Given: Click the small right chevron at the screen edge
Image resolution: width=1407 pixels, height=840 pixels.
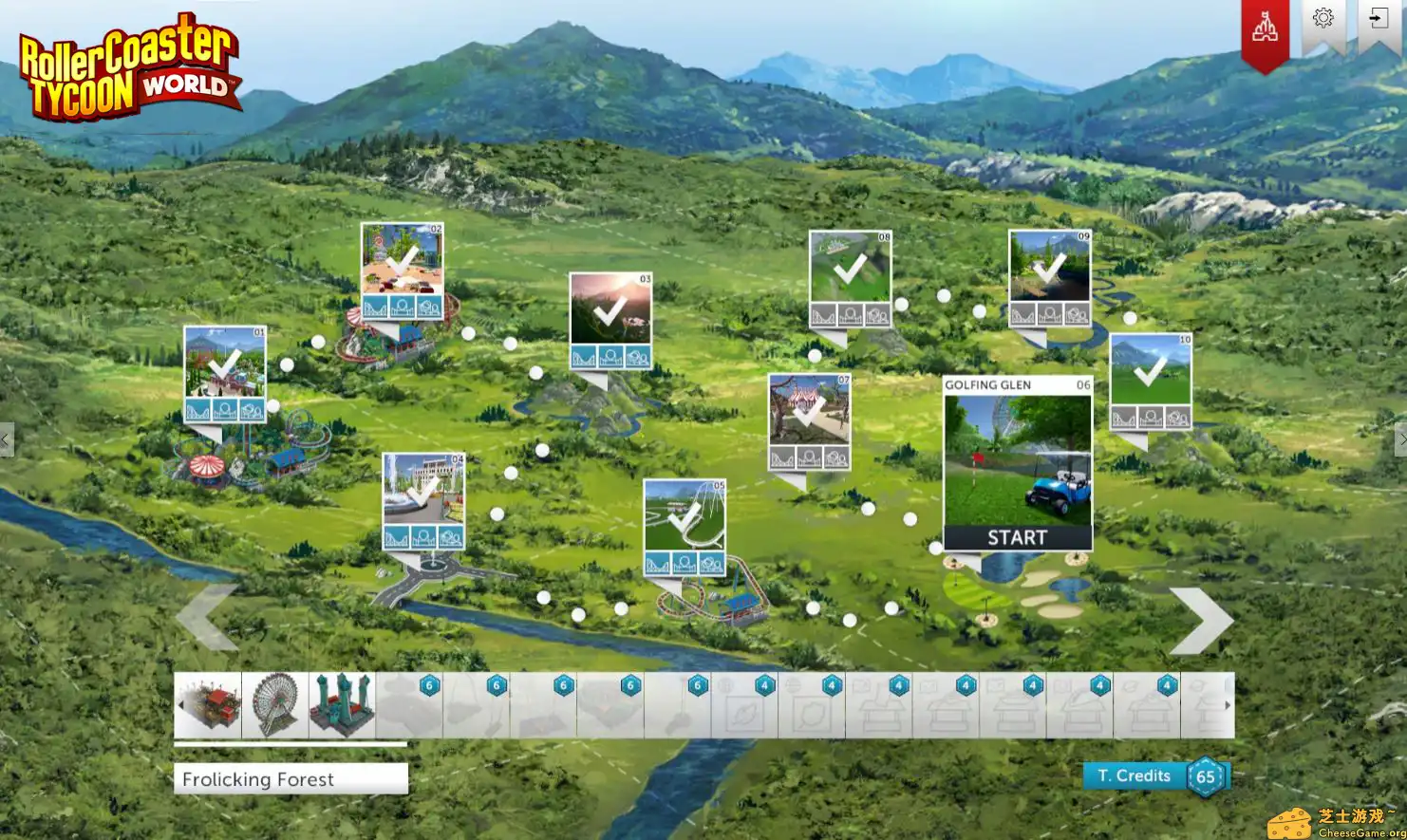Looking at the screenshot, I should pyautogui.click(x=1402, y=439).
